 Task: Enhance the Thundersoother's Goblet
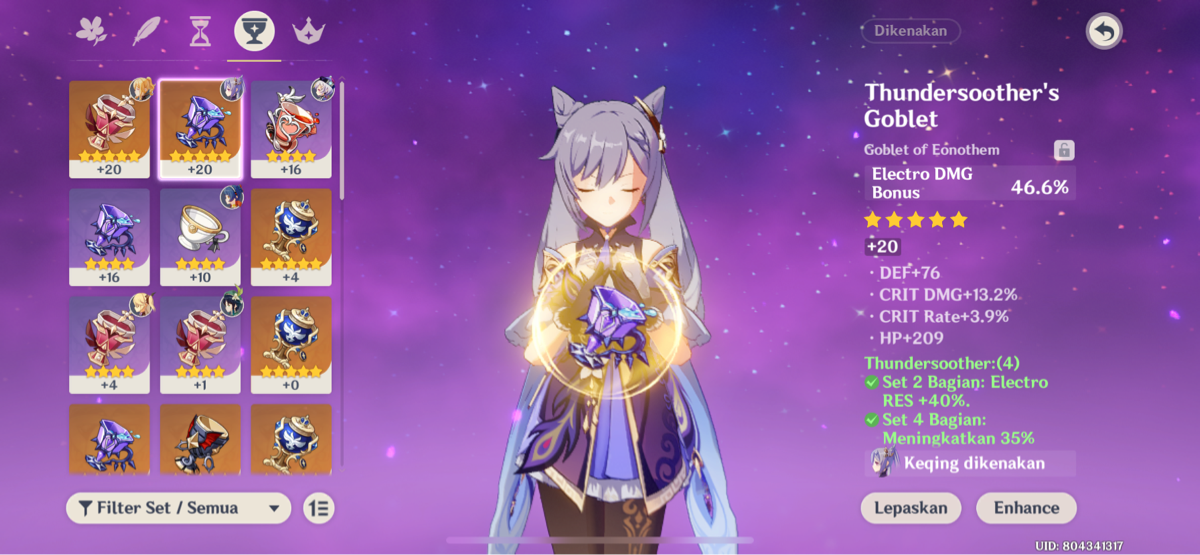[x=1026, y=508]
